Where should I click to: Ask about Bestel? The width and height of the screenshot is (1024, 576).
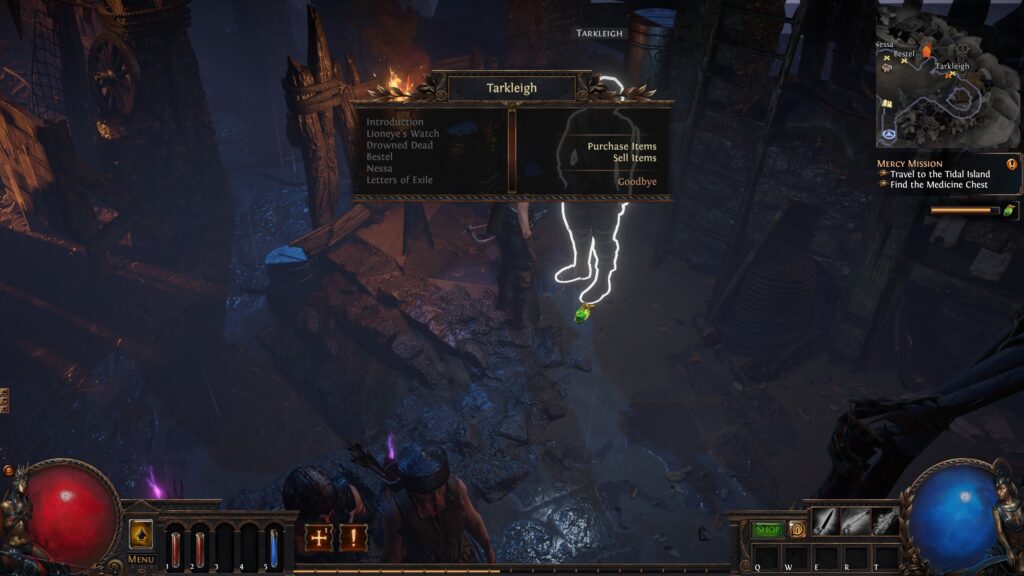379,157
